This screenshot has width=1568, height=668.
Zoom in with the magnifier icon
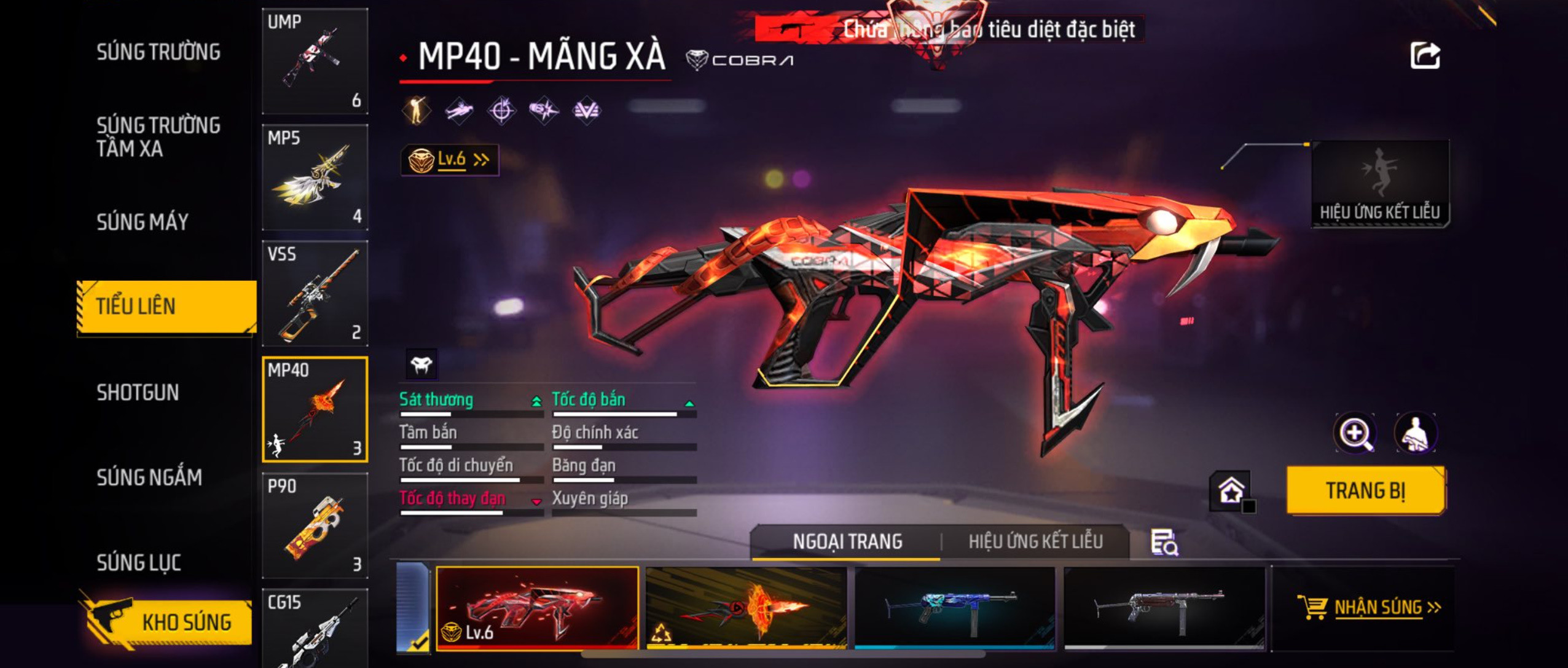(1355, 433)
